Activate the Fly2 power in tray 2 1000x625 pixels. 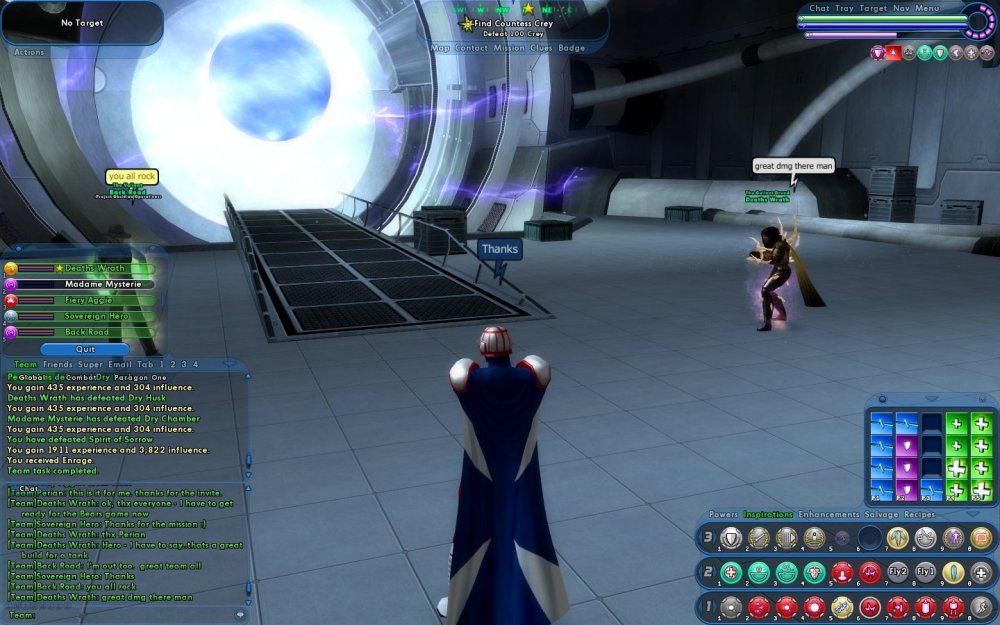pos(898,573)
